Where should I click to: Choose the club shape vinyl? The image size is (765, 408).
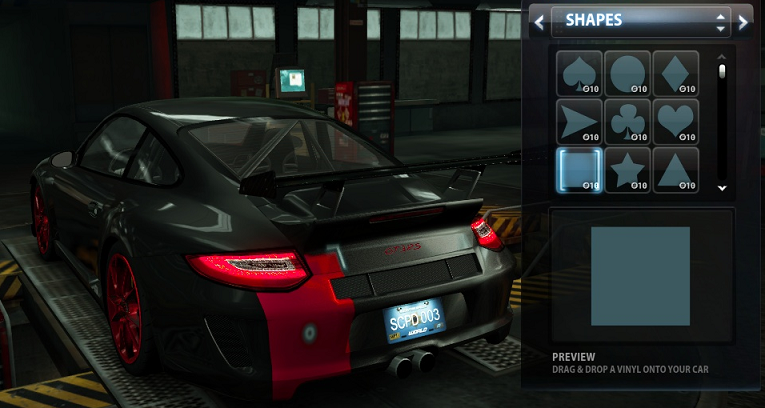627,121
